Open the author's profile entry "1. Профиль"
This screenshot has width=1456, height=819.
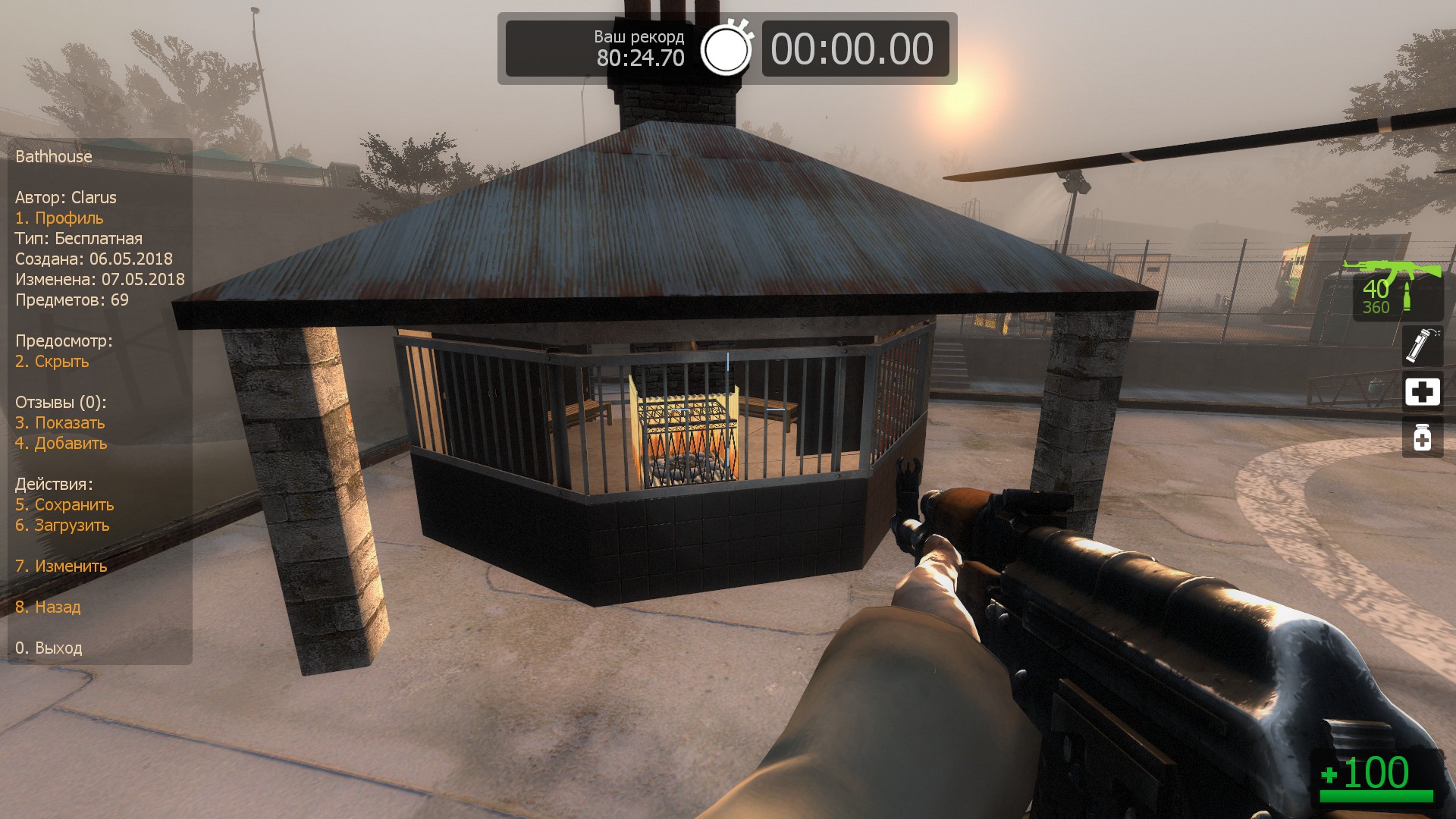59,218
